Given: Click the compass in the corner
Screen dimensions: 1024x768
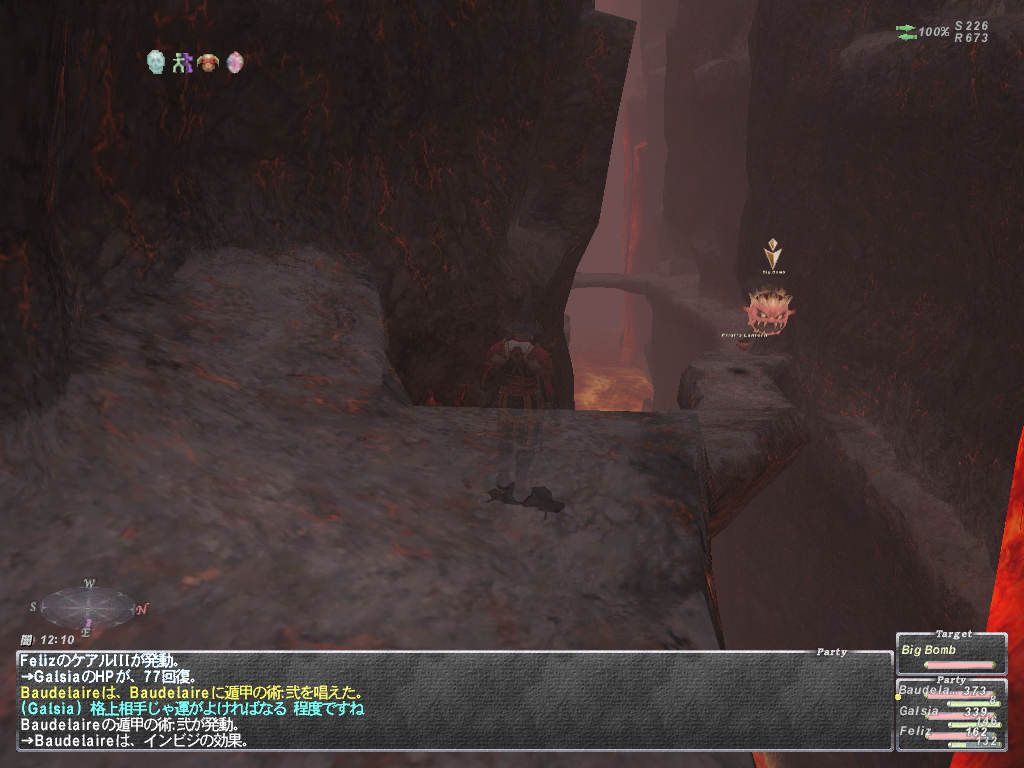Looking at the screenshot, I should (88, 606).
